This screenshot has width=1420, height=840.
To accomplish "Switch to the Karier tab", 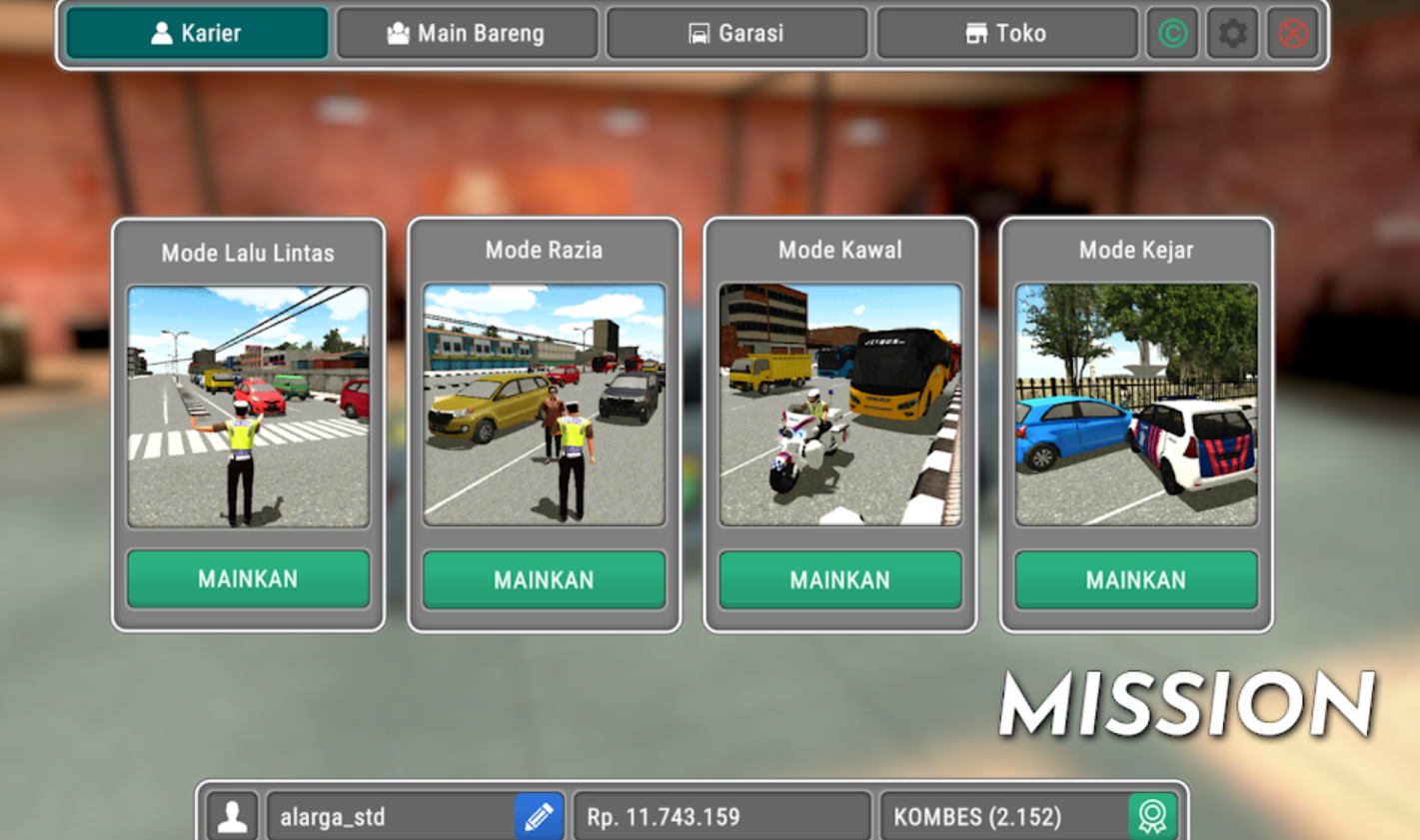I will (x=197, y=33).
